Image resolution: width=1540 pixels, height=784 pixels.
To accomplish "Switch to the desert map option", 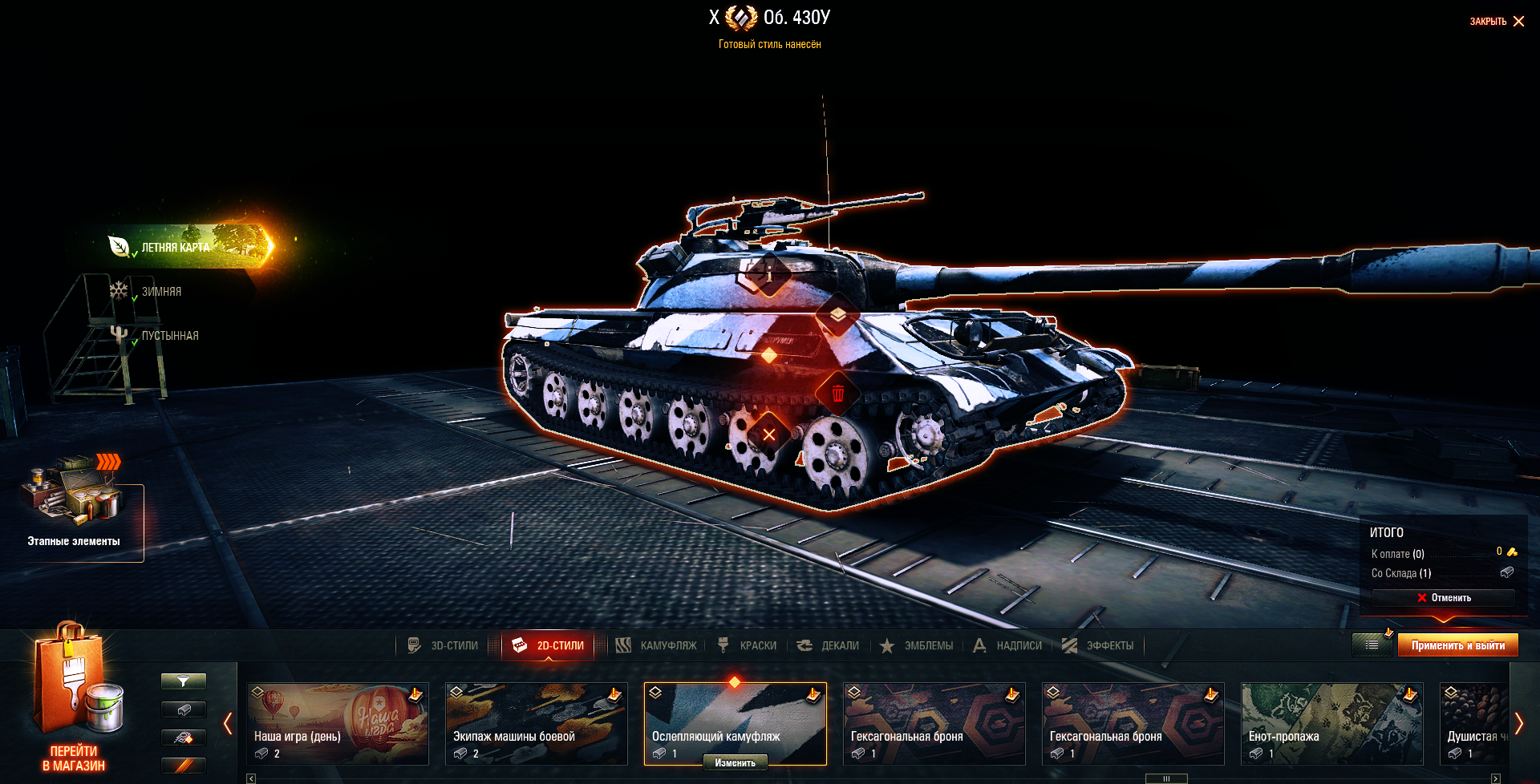I will coord(169,336).
